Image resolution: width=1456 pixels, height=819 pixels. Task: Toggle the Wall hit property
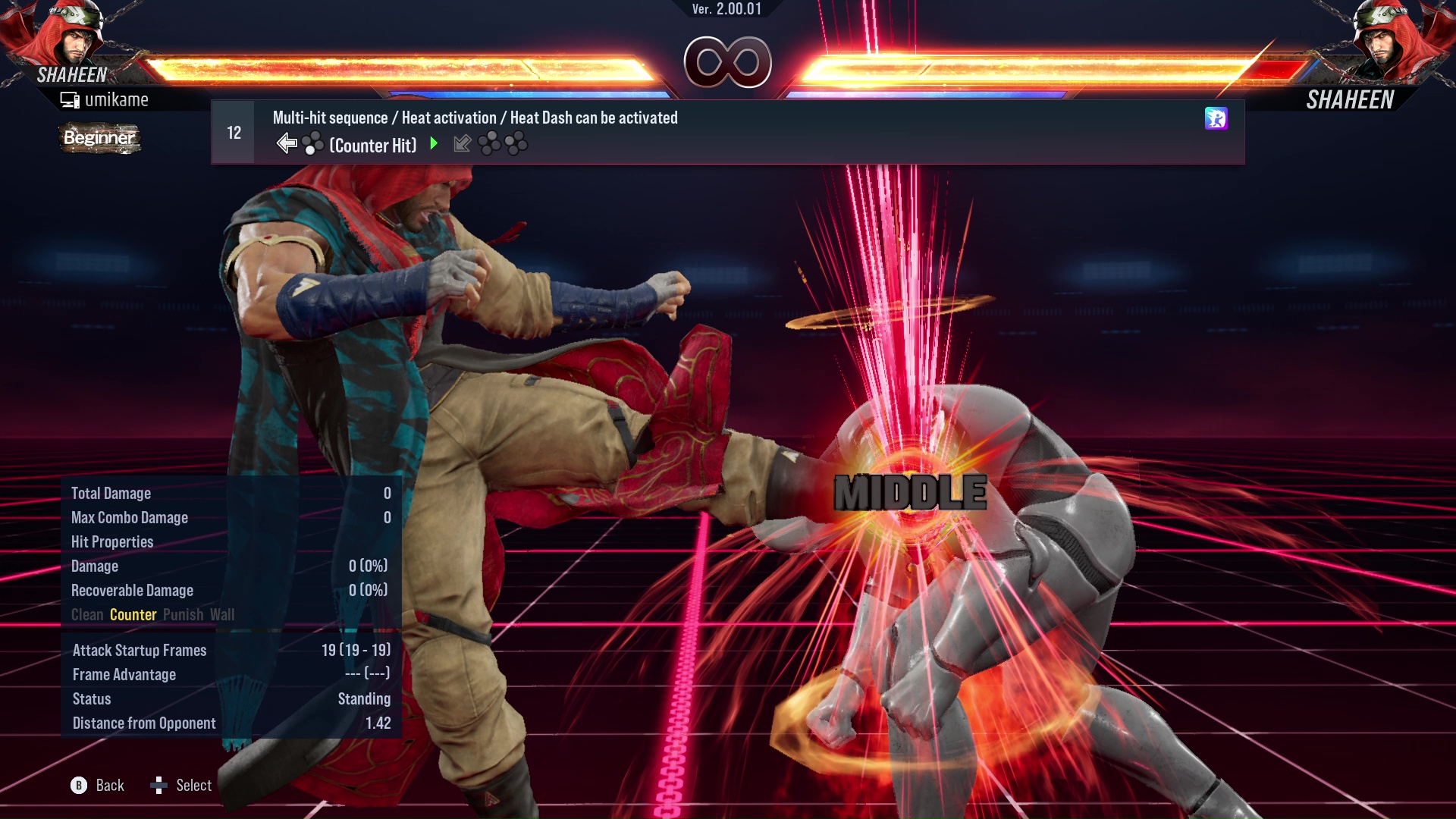point(224,614)
